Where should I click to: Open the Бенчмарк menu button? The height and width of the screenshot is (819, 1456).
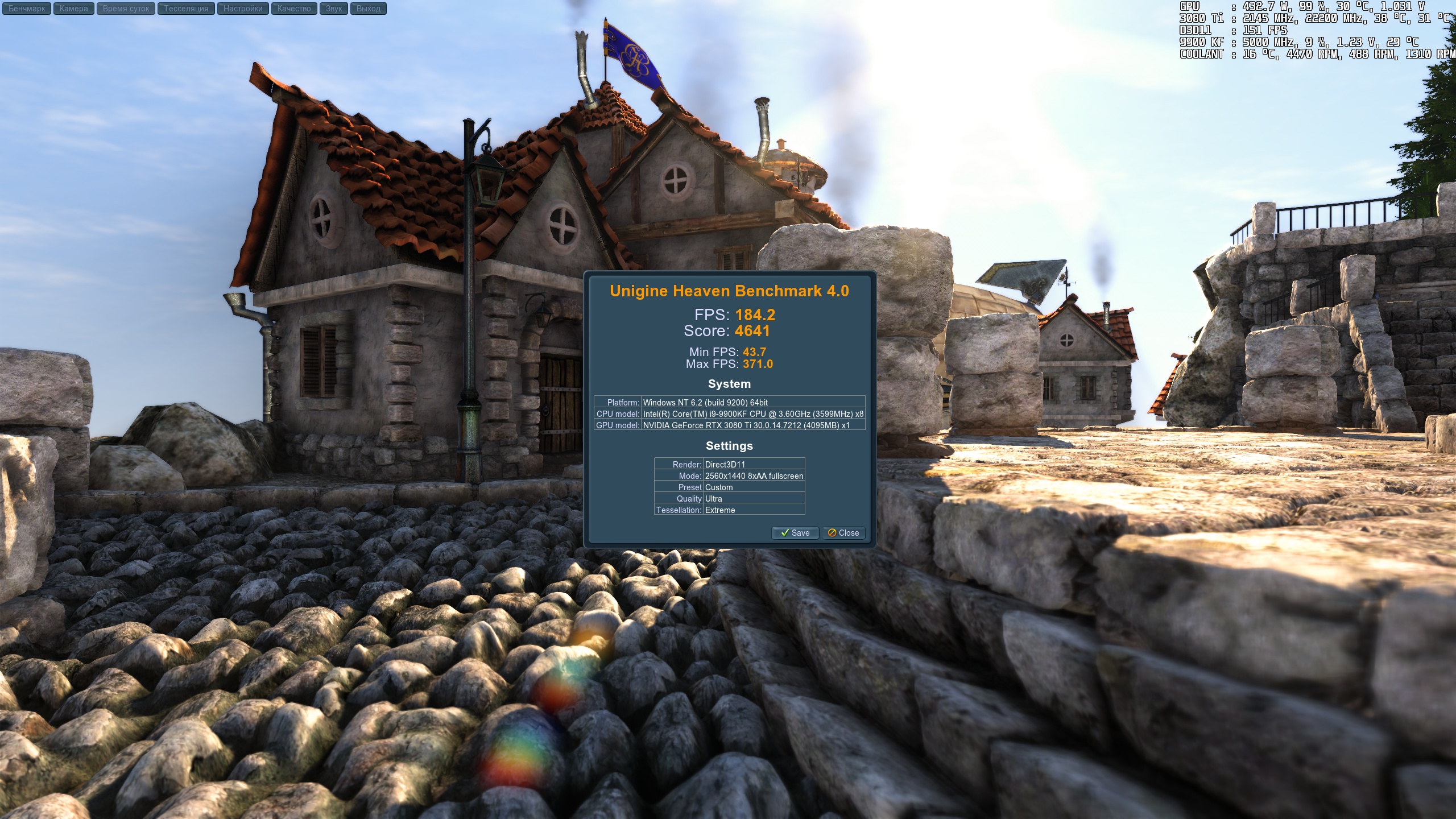click(27, 9)
